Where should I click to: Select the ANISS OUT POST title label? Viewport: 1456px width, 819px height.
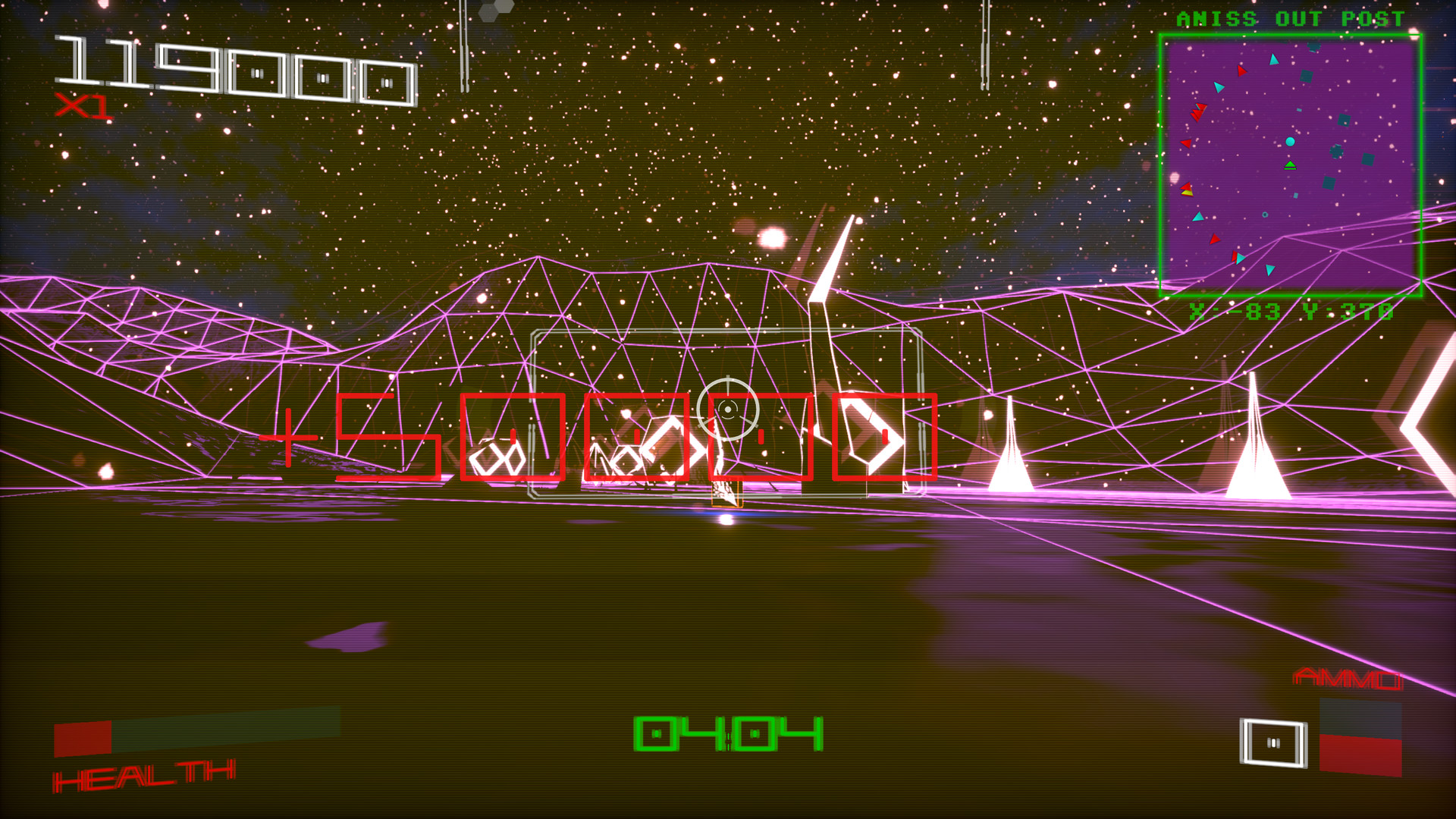(1289, 19)
